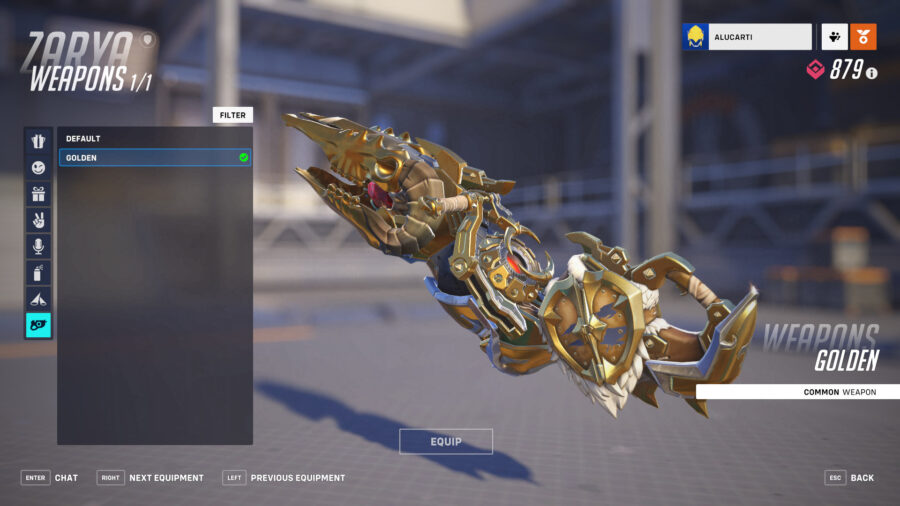Open the chat box
This screenshot has height=506, width=900.
(x=50, y=478)
